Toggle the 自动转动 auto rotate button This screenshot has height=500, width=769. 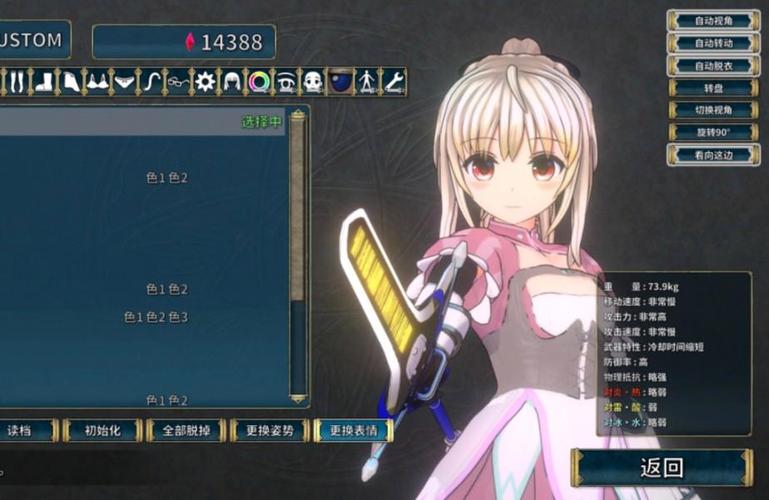tap(712, 43)
